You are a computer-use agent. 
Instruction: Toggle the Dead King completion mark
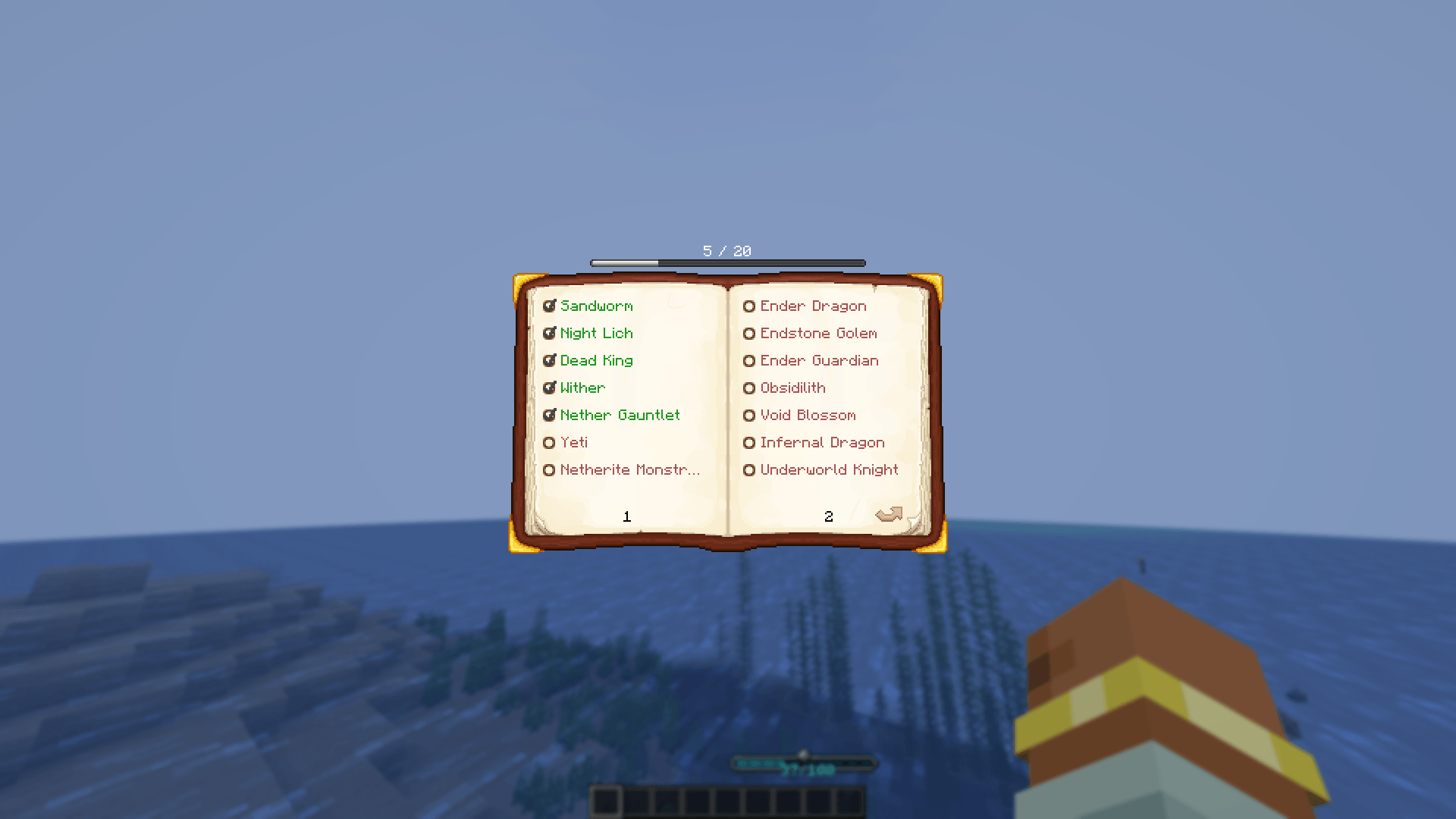pyautogui.click(x=550, y=360)
